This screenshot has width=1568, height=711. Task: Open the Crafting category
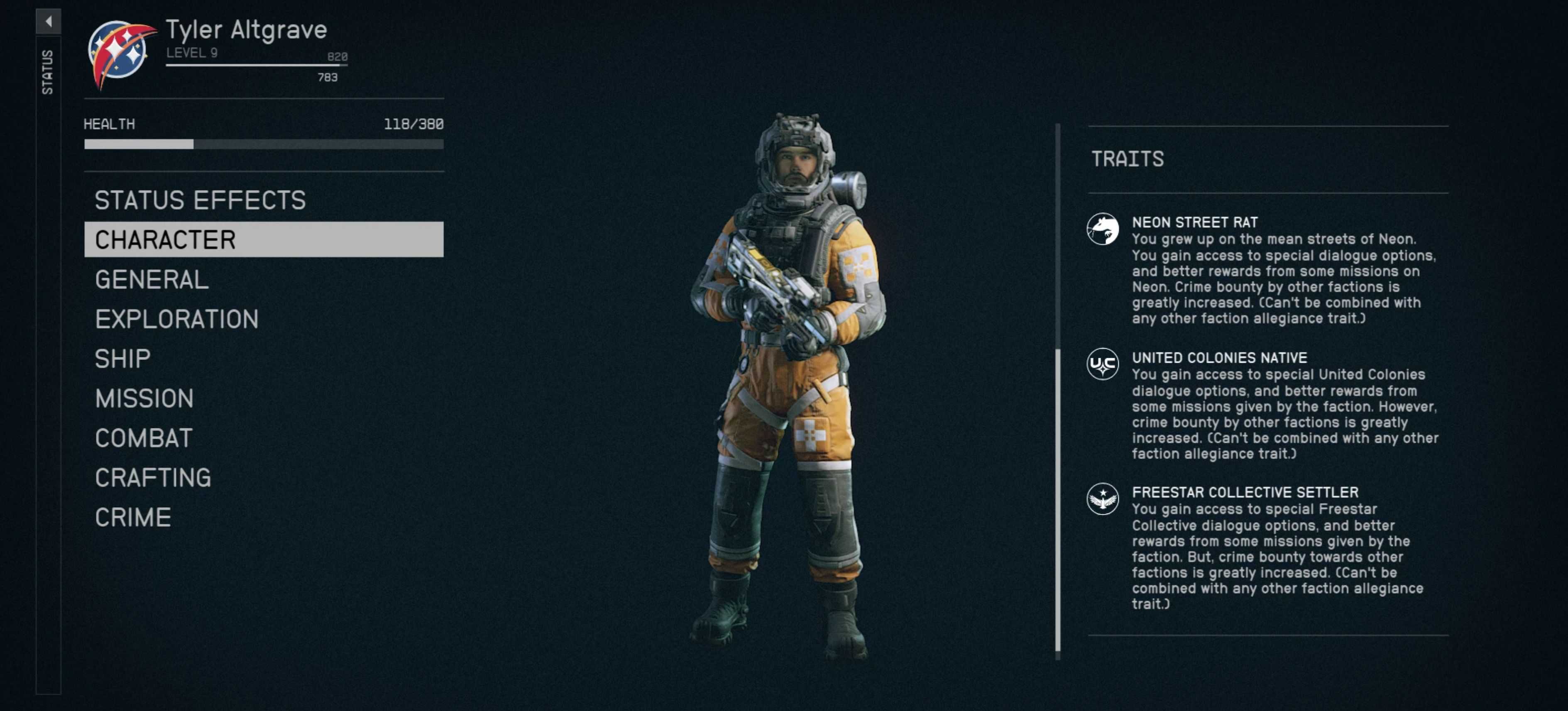point(153,477)
